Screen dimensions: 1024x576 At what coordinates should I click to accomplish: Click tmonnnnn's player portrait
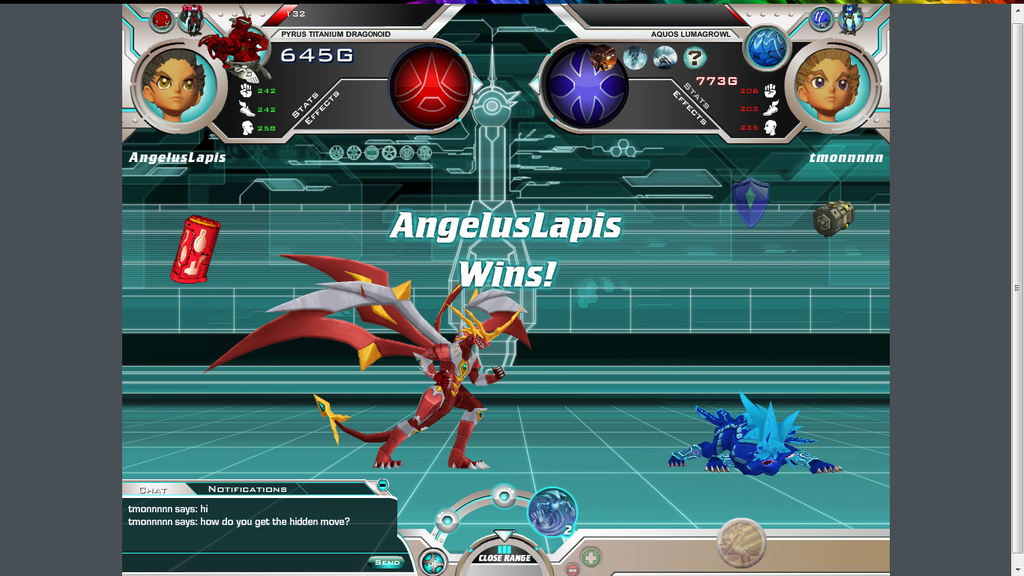(834, 85)
